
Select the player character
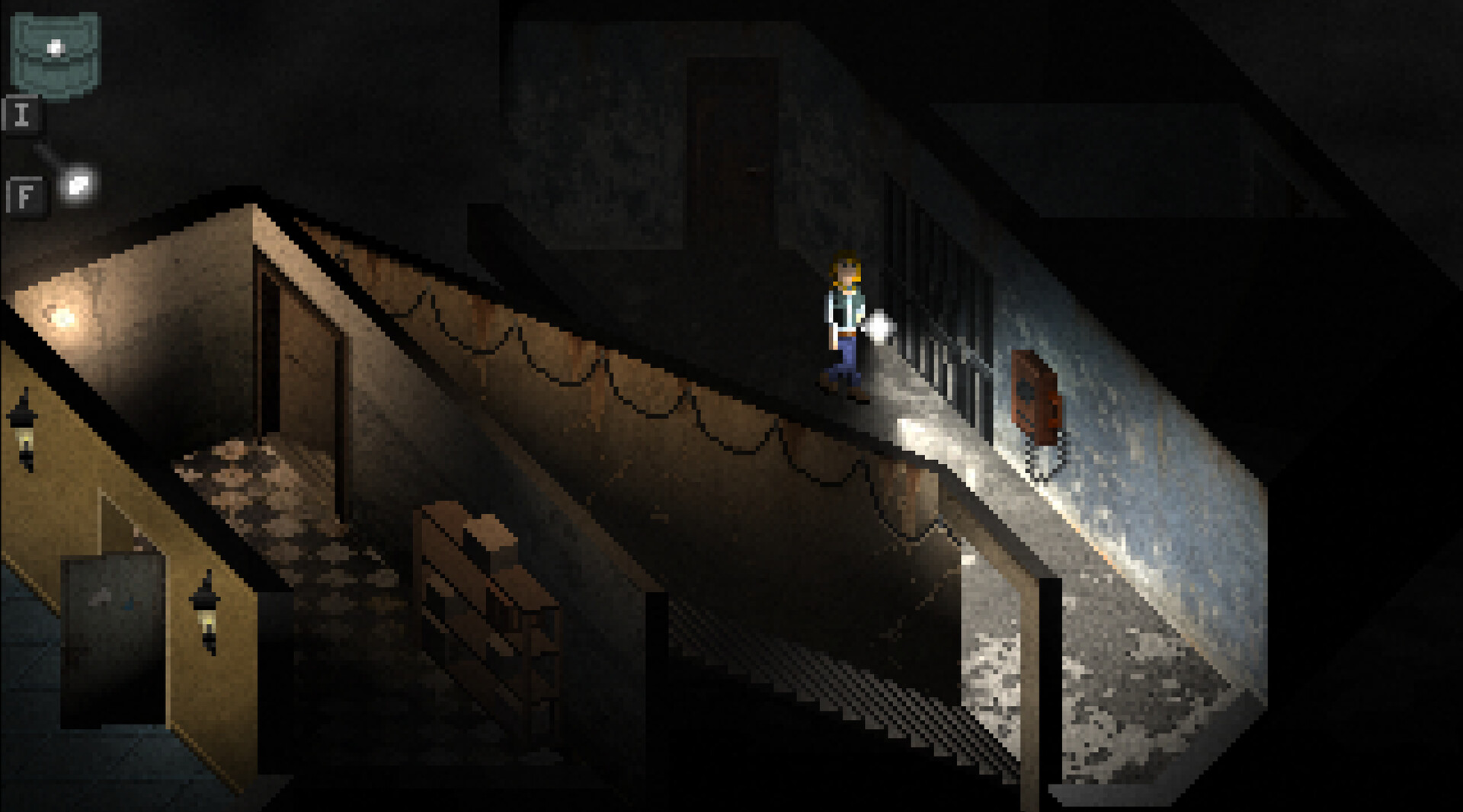click(842, 312)
